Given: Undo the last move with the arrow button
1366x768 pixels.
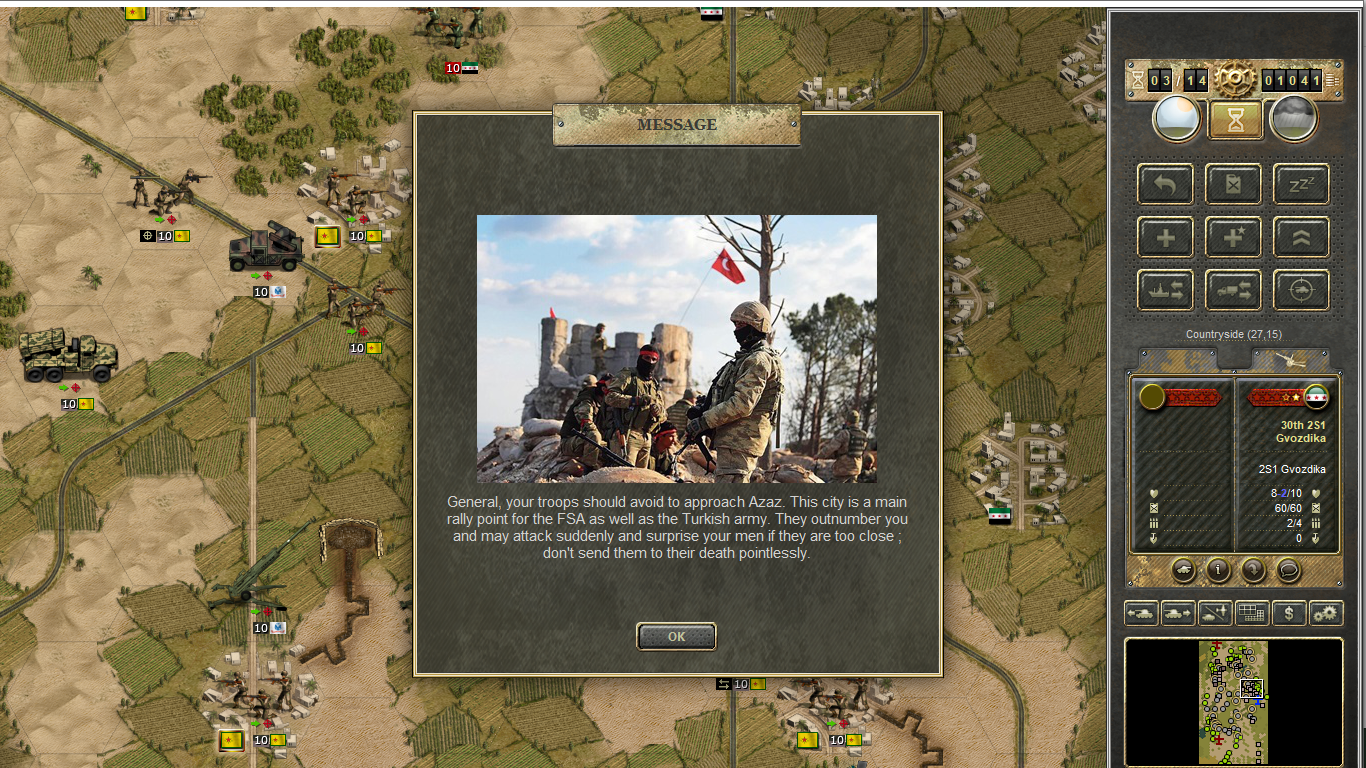Looking at the screenshot, I should click(x=1165, y=184).
